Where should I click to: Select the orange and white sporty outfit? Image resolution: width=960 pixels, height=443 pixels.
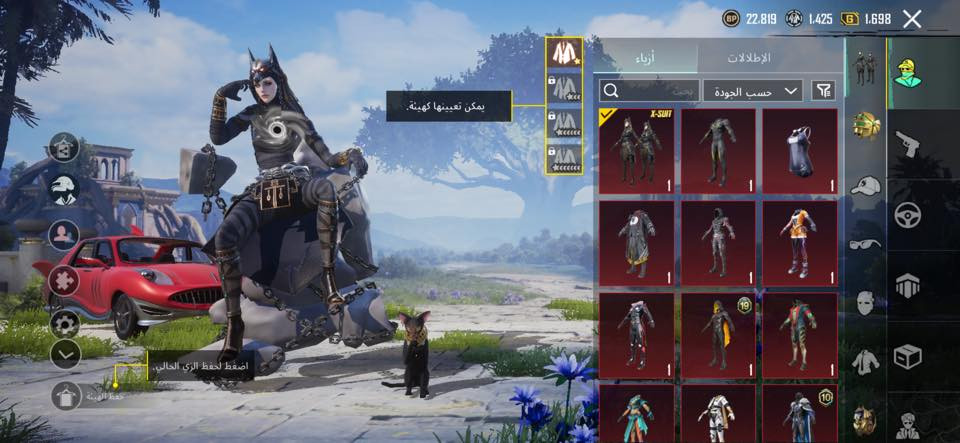[x=800, y=243]
